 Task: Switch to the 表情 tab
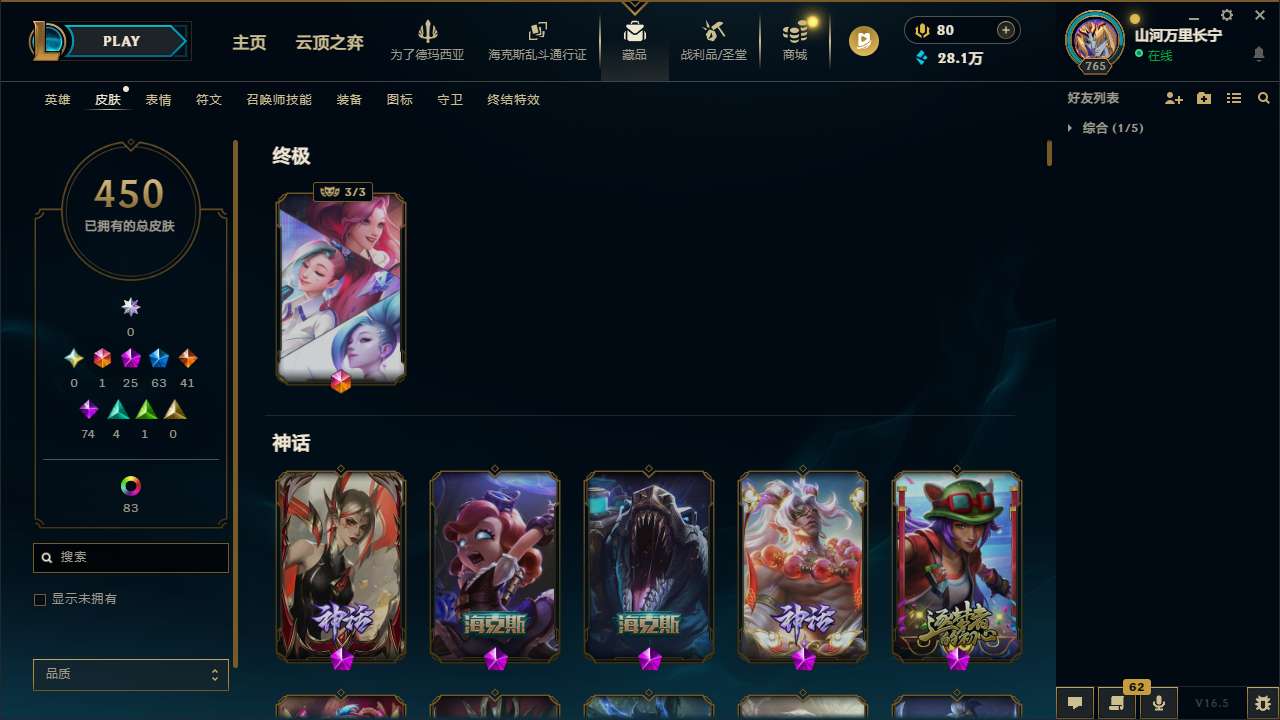[x=157, y=100]
